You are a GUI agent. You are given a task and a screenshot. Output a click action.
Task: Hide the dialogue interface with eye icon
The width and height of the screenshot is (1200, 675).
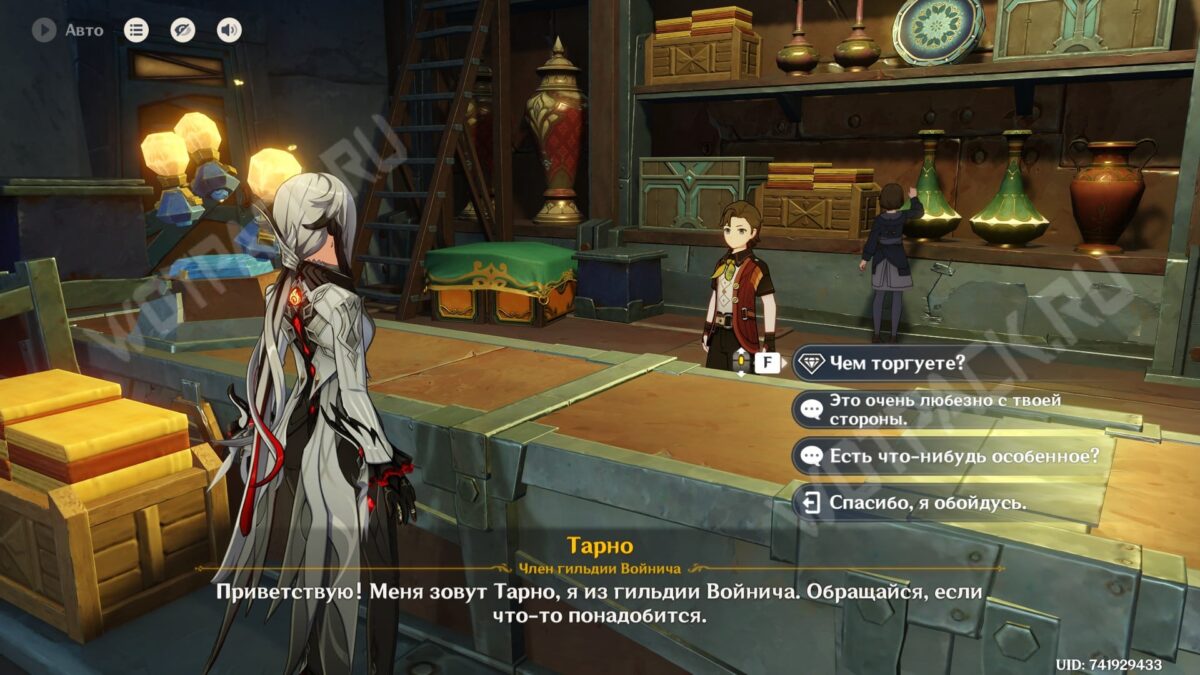183,30
